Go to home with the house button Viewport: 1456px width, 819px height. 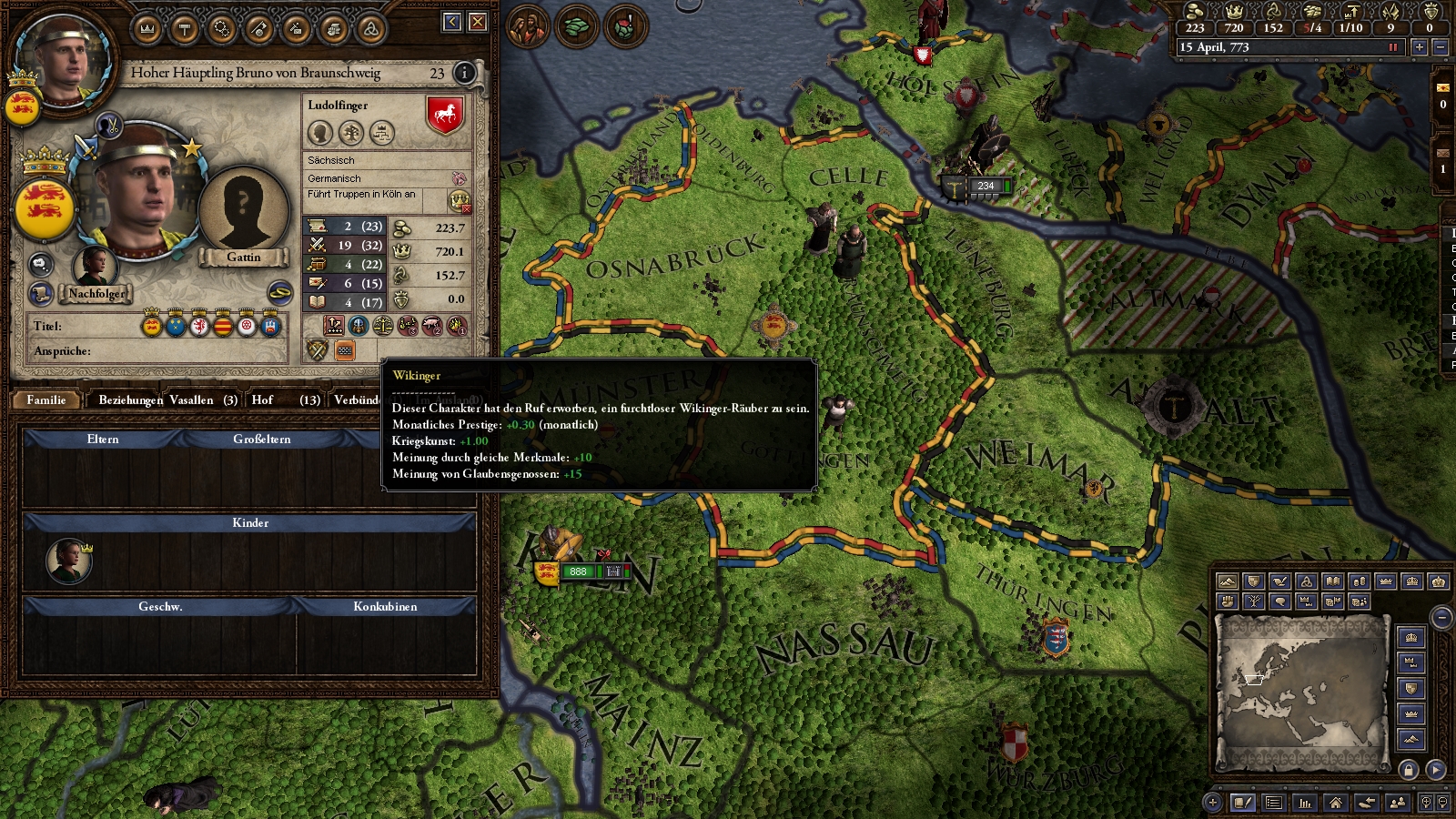pos(1335,803)
